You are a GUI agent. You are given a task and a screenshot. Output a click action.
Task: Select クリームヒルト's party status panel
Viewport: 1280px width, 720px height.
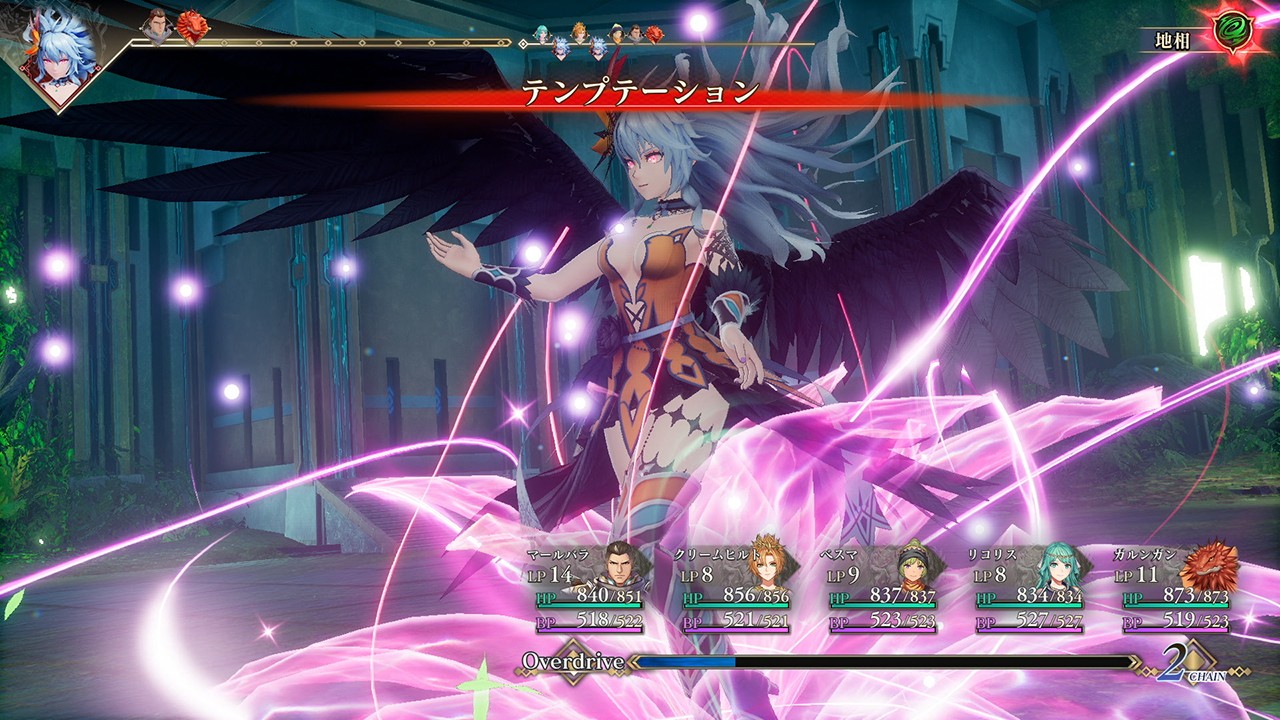[737, 590]
